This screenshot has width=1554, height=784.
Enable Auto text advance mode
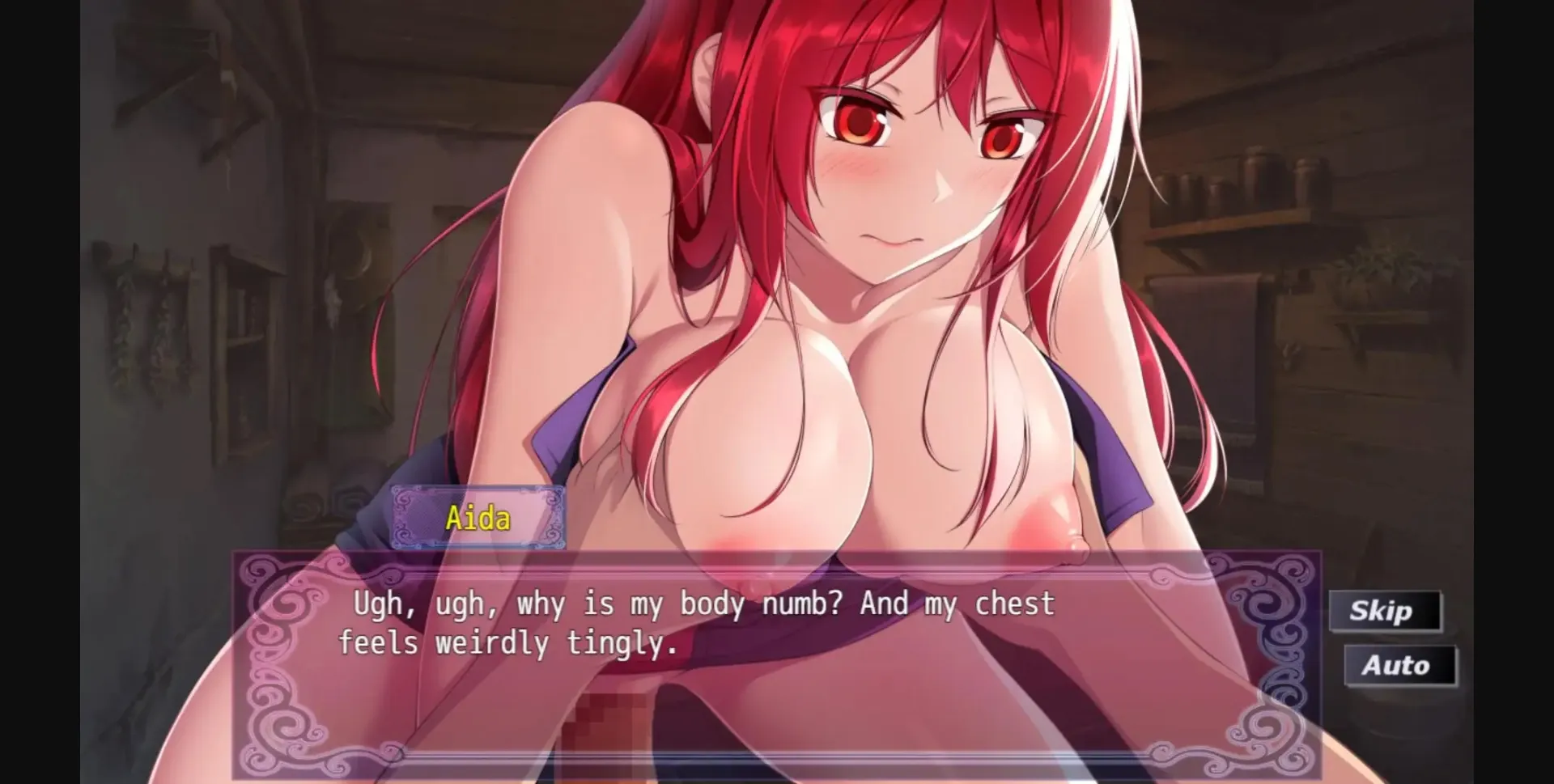point(1399,665)
